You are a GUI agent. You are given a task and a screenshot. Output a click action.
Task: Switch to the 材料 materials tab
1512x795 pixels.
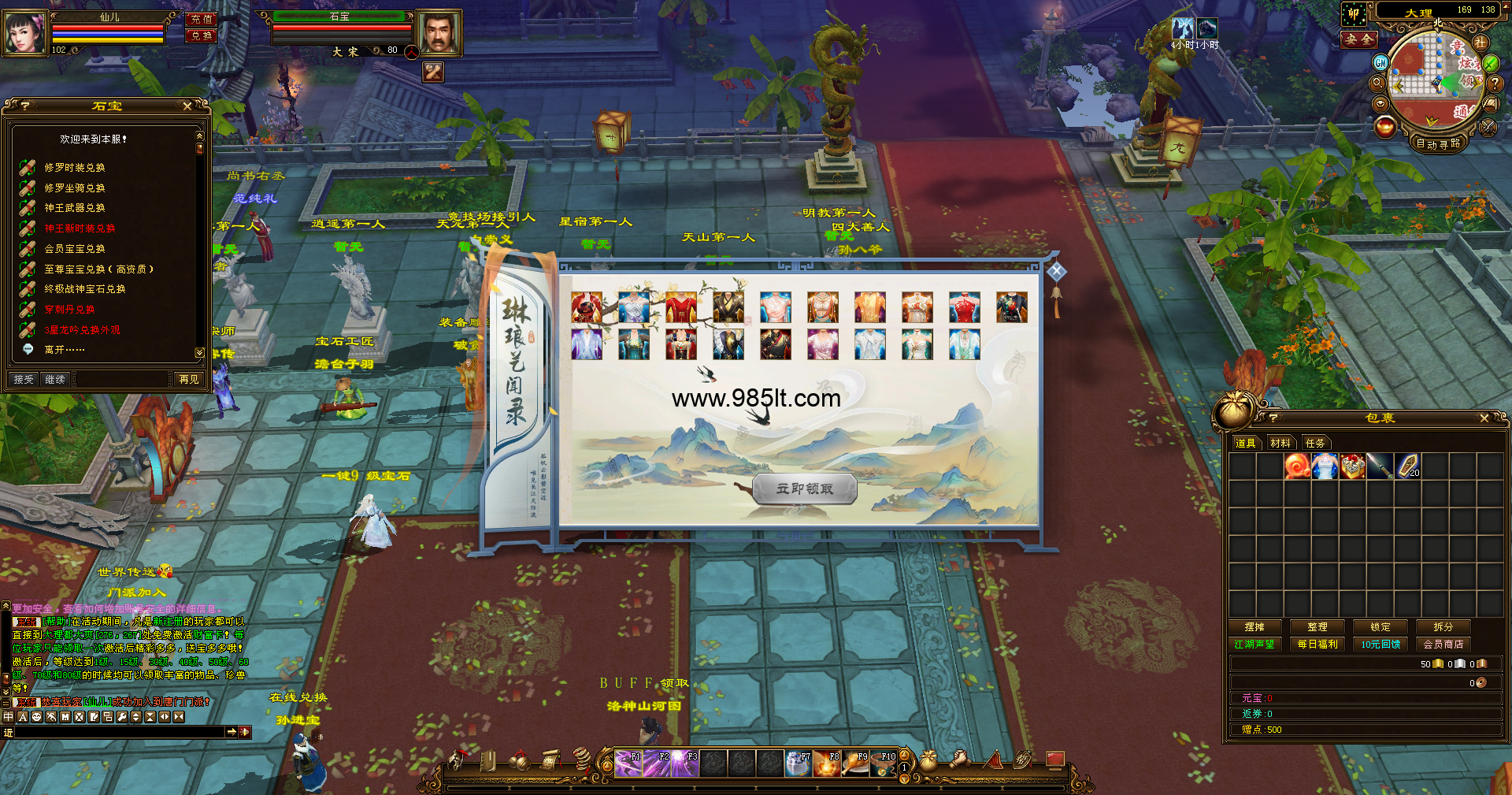1280,444
